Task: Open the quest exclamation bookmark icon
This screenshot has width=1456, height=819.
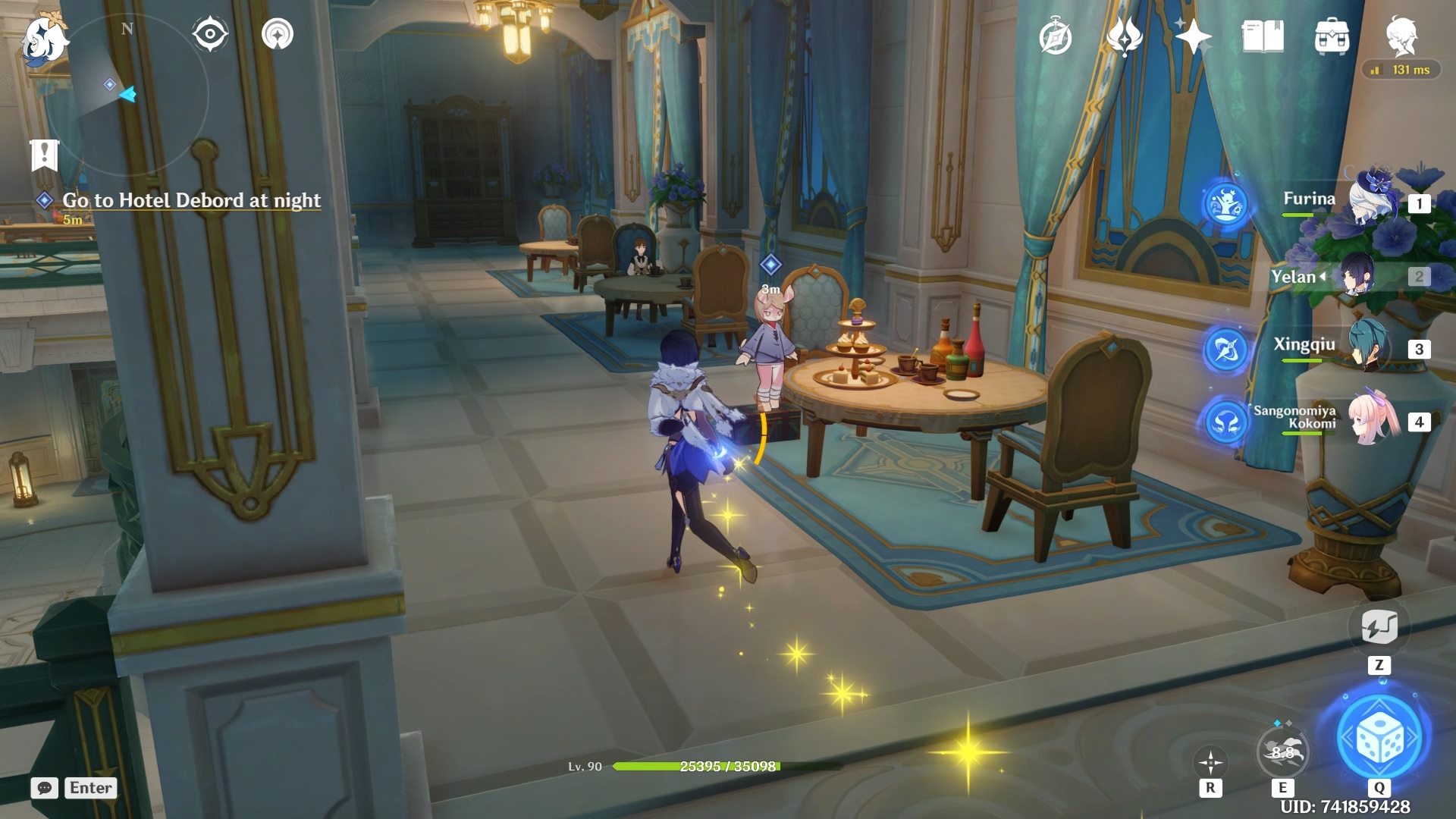Action: (x=44, y=155)
